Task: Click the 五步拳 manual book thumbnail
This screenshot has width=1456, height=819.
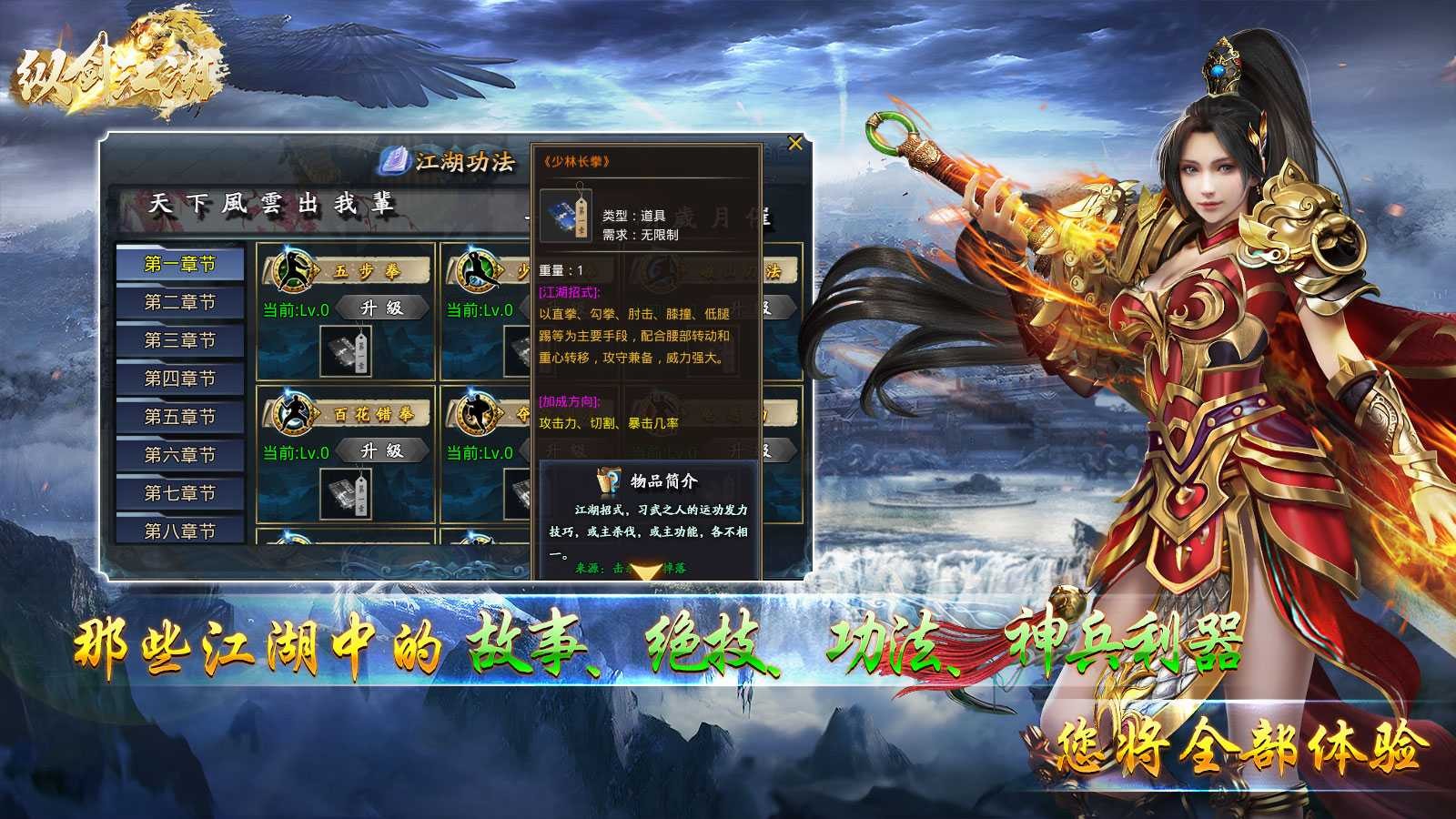Action: point(346,350)
